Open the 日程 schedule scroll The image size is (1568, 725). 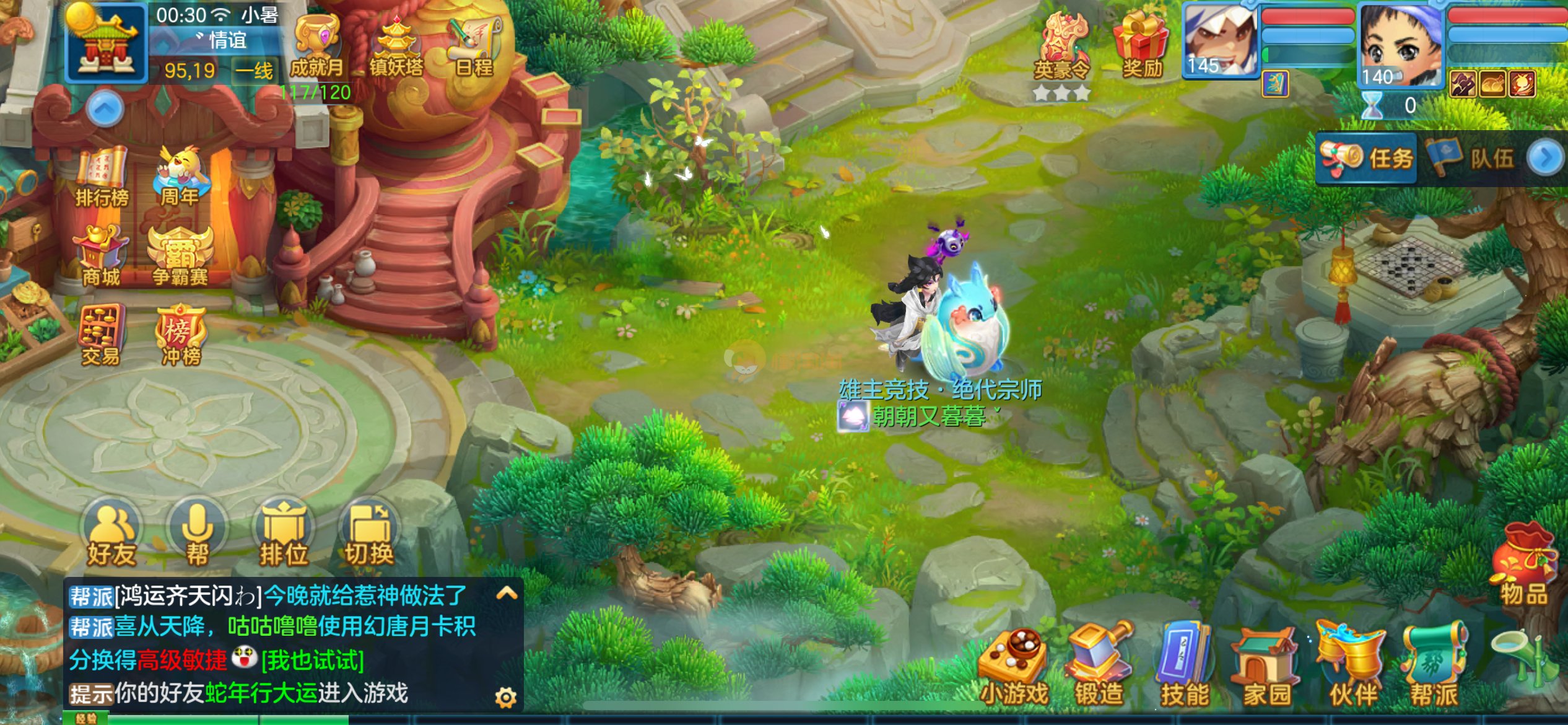(474, 46)
